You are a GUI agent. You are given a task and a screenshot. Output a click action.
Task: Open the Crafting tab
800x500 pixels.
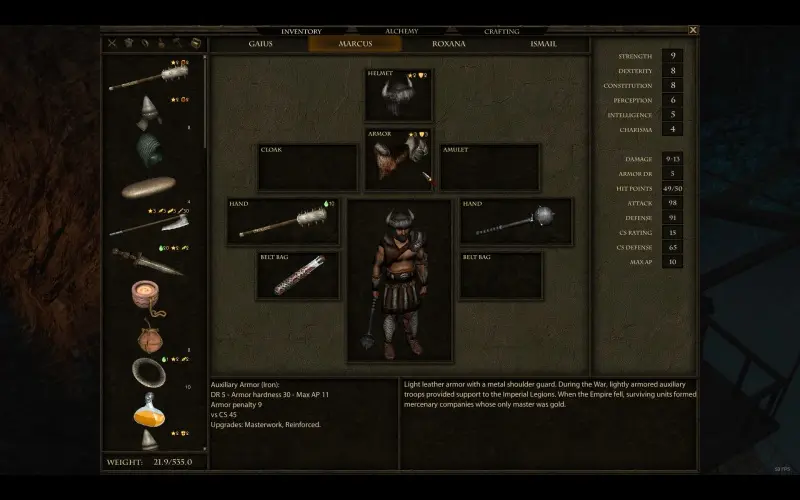point(501,31)
